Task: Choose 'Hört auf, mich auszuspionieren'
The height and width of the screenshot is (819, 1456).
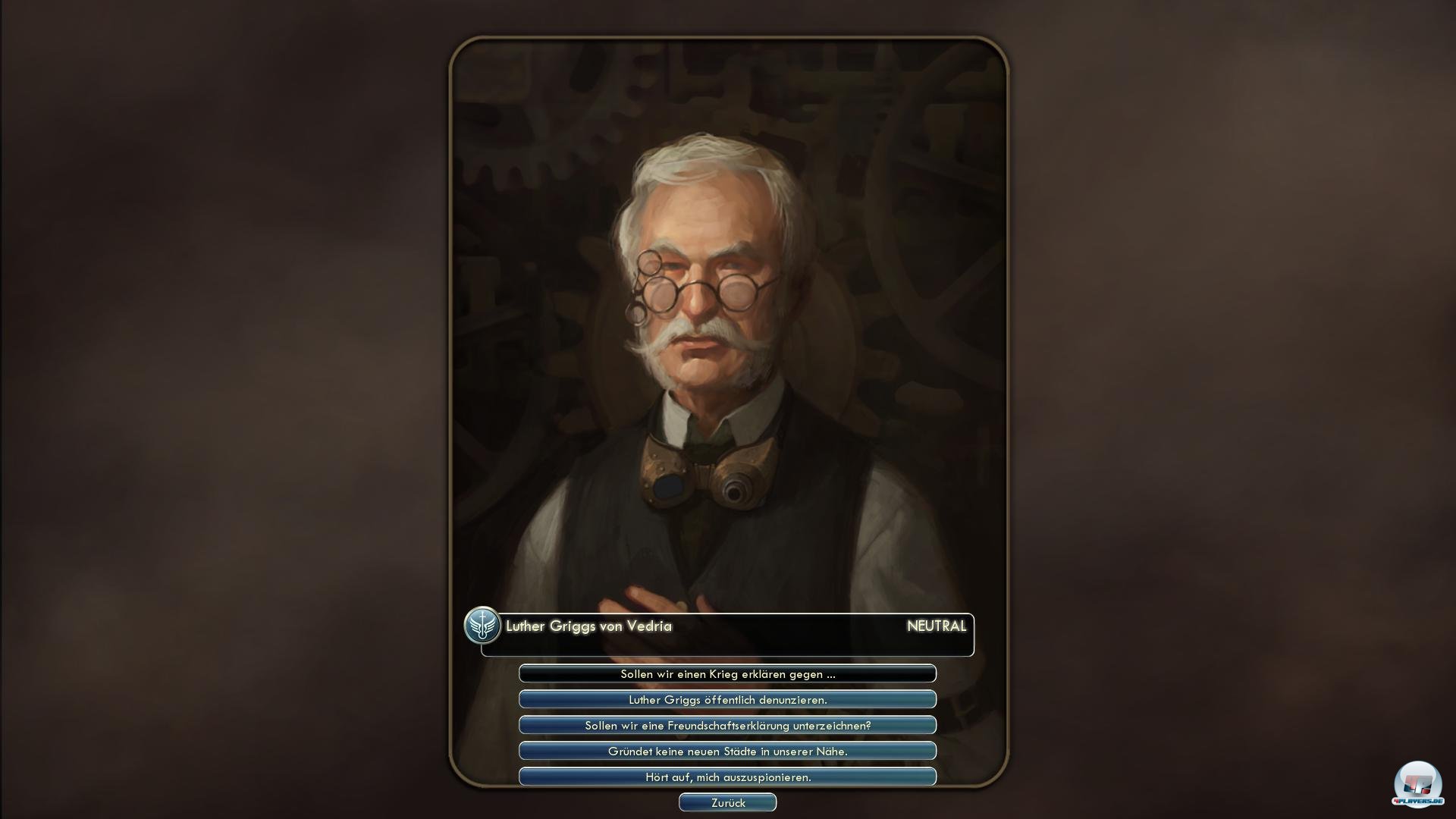Action: point(727,777)
